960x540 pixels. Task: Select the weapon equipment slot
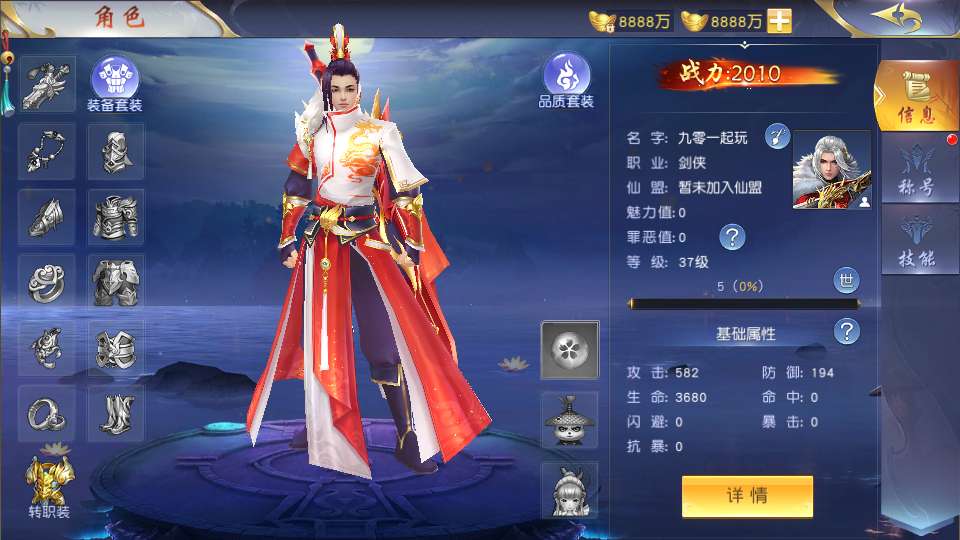[x=47, y=83]
